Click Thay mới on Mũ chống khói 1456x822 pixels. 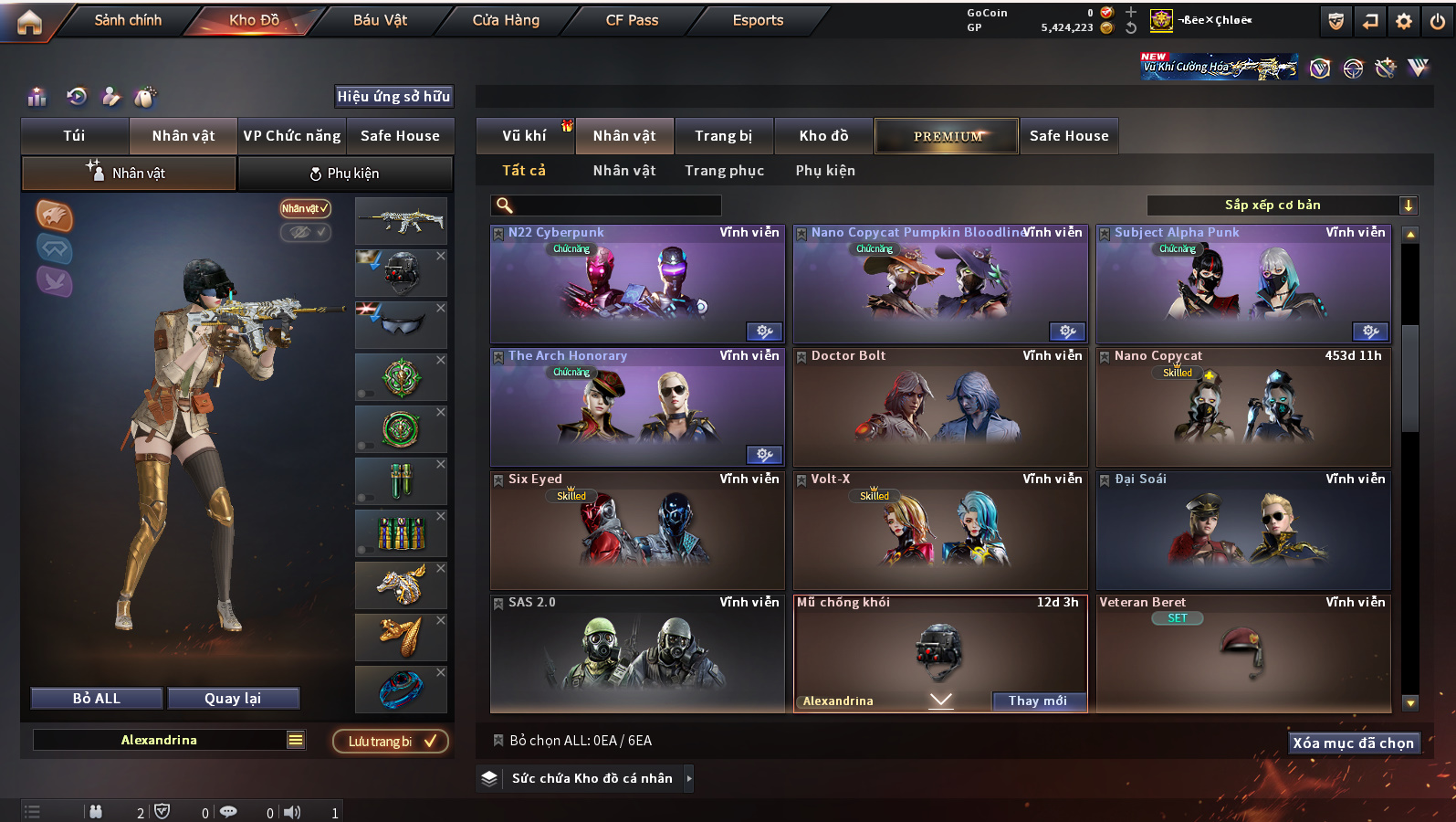[x=1038, y=701]
